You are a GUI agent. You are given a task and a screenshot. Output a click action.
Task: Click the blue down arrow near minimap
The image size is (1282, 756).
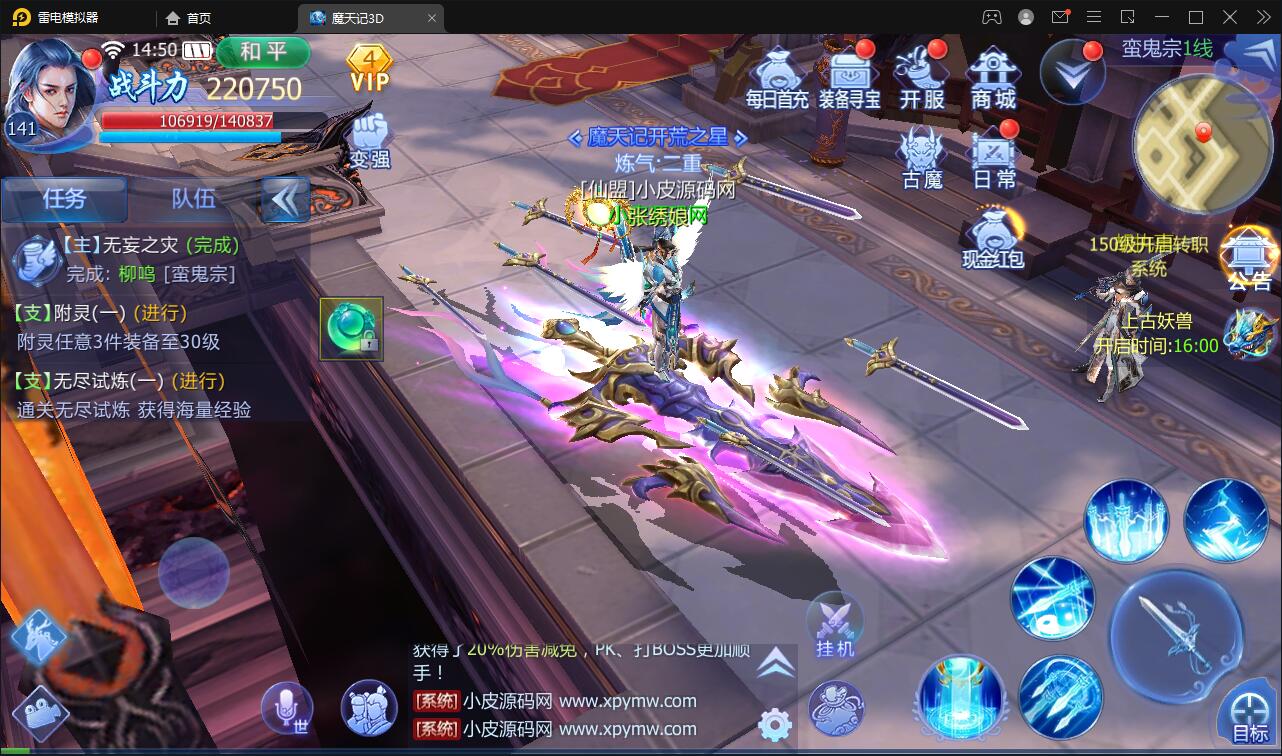coord(1072,70)
